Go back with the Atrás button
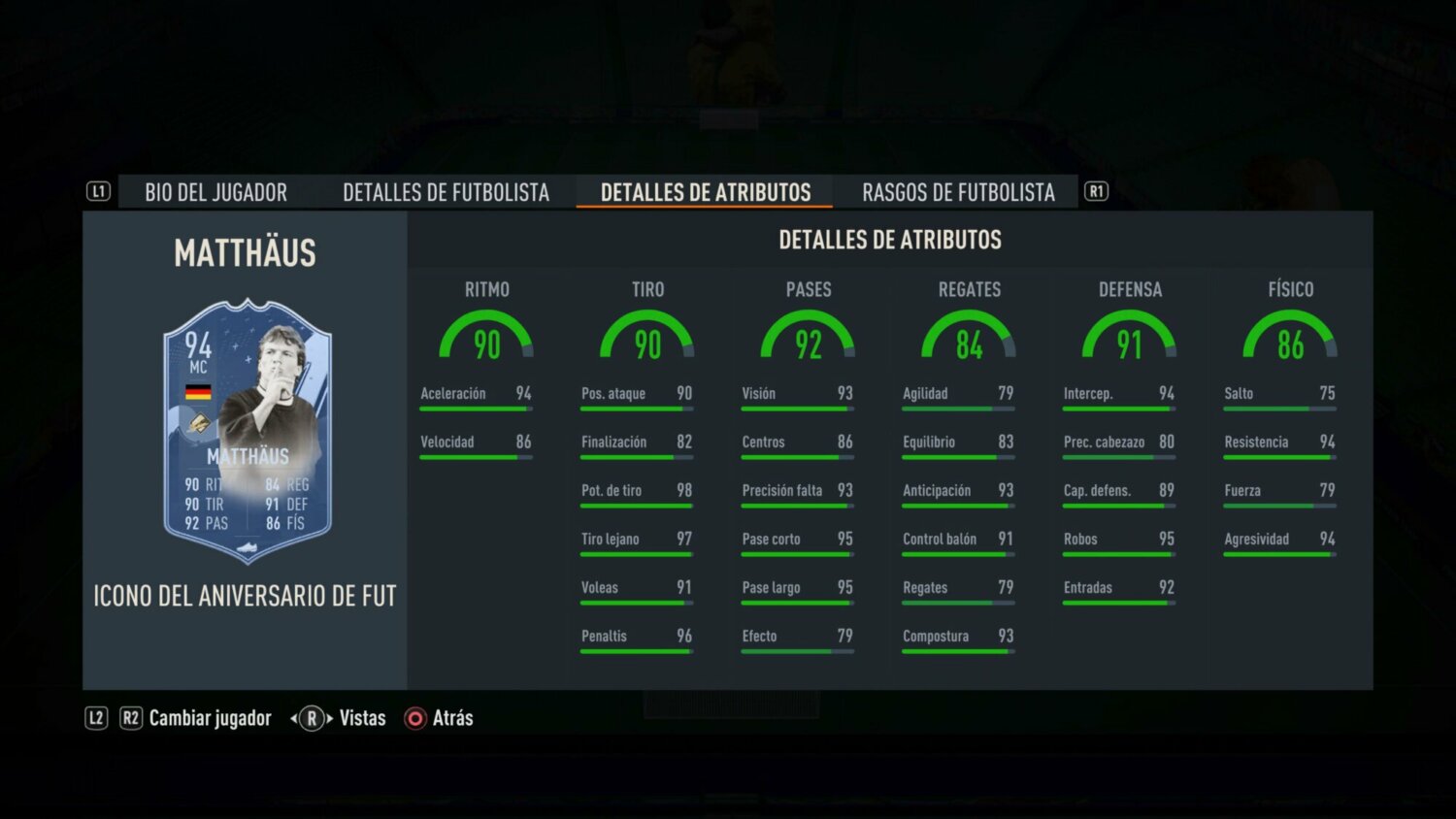 point(451,718)
